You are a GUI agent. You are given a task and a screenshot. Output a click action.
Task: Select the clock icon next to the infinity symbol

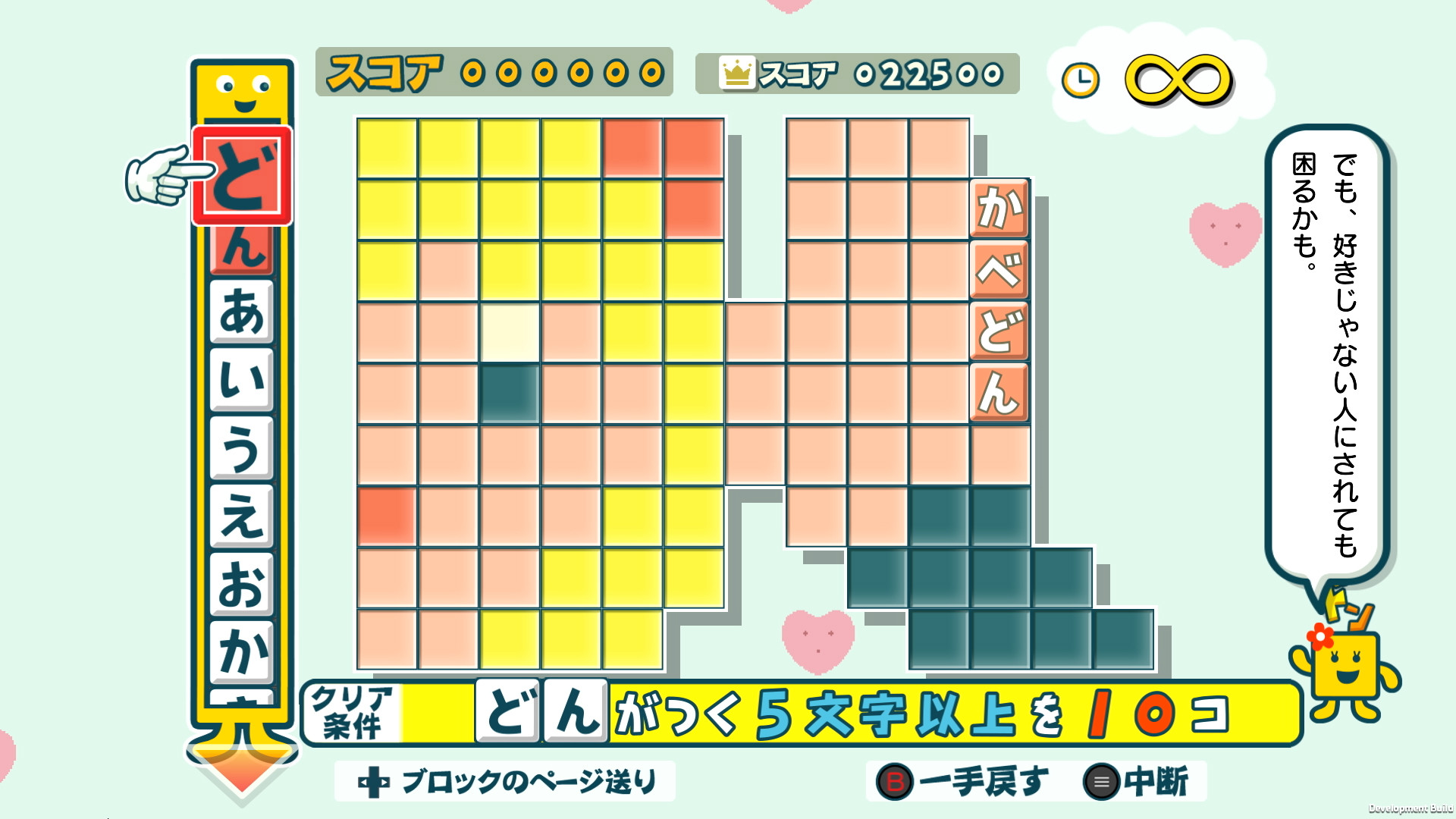(x=1083, y=78)
